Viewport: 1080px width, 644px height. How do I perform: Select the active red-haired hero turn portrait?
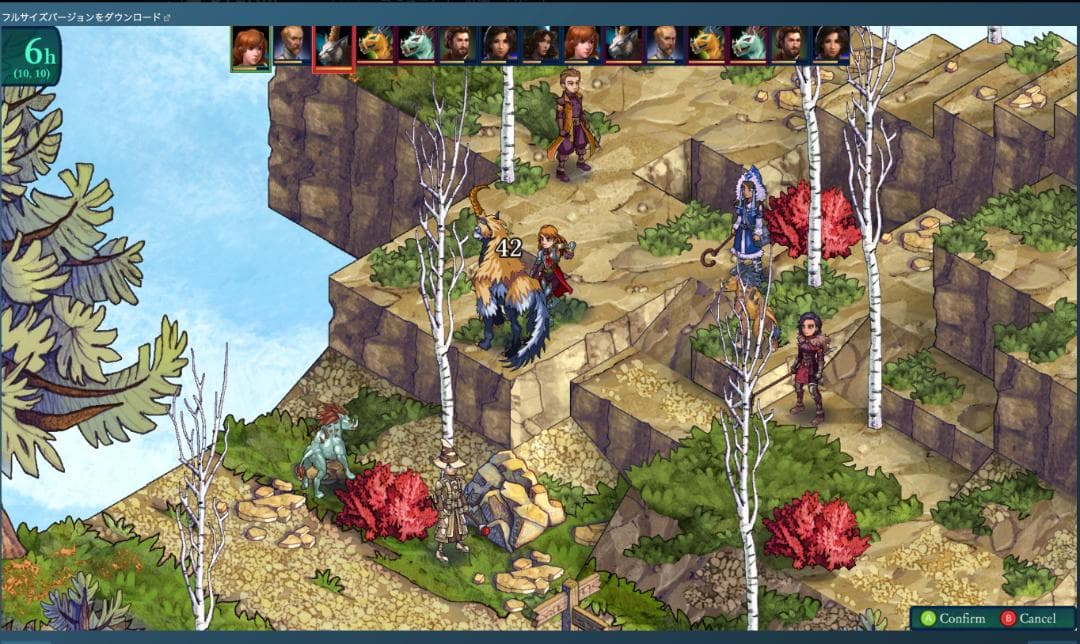click(x=250, y=47)
